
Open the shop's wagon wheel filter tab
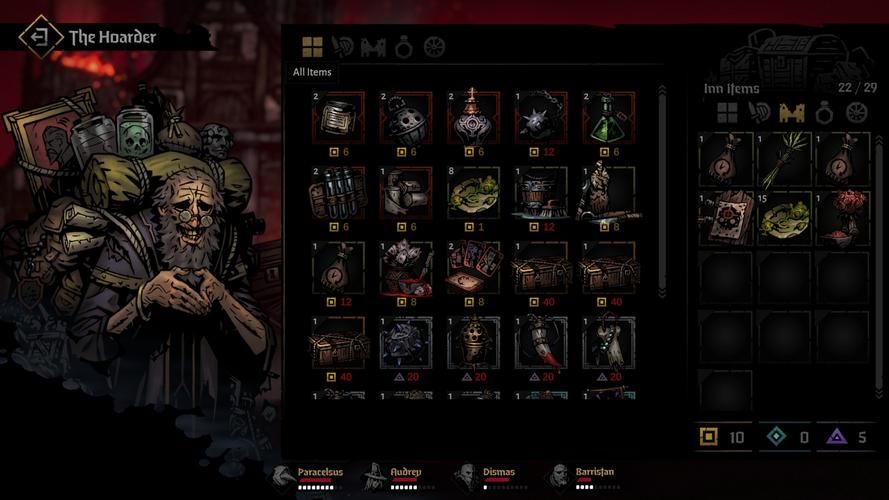pos(434,47)
